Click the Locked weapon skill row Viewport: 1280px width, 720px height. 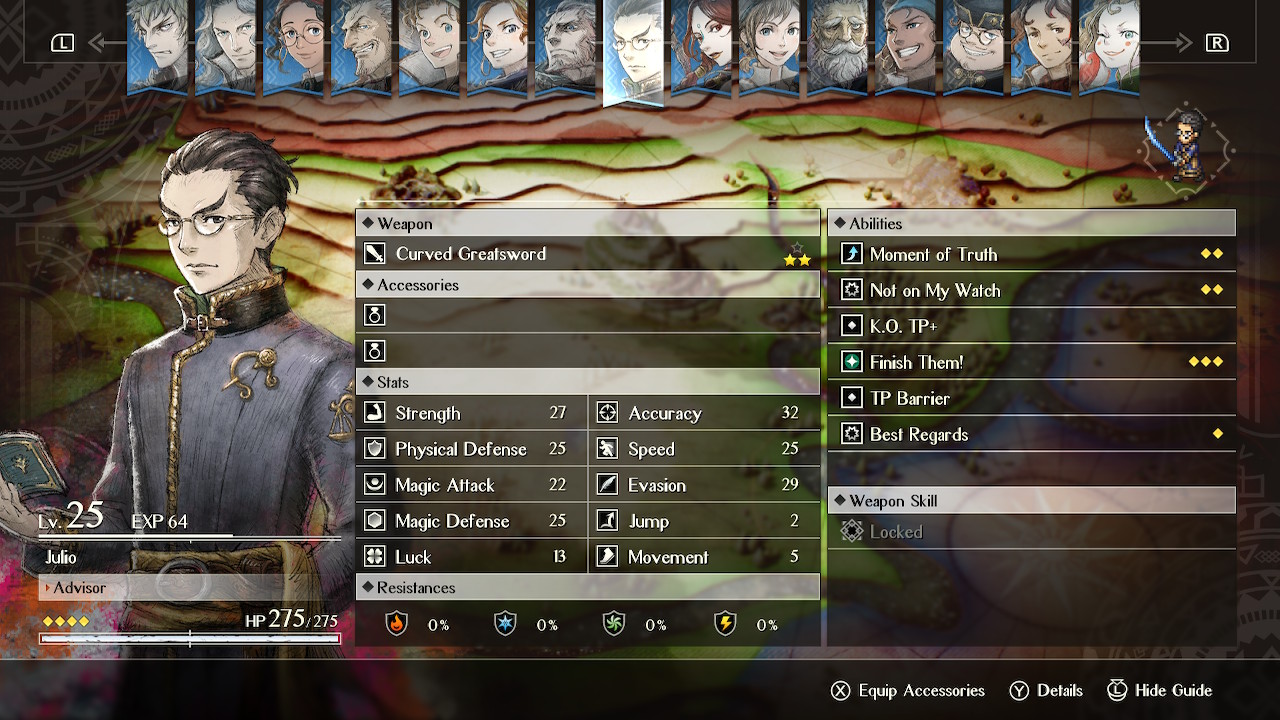click(1031, 532)
